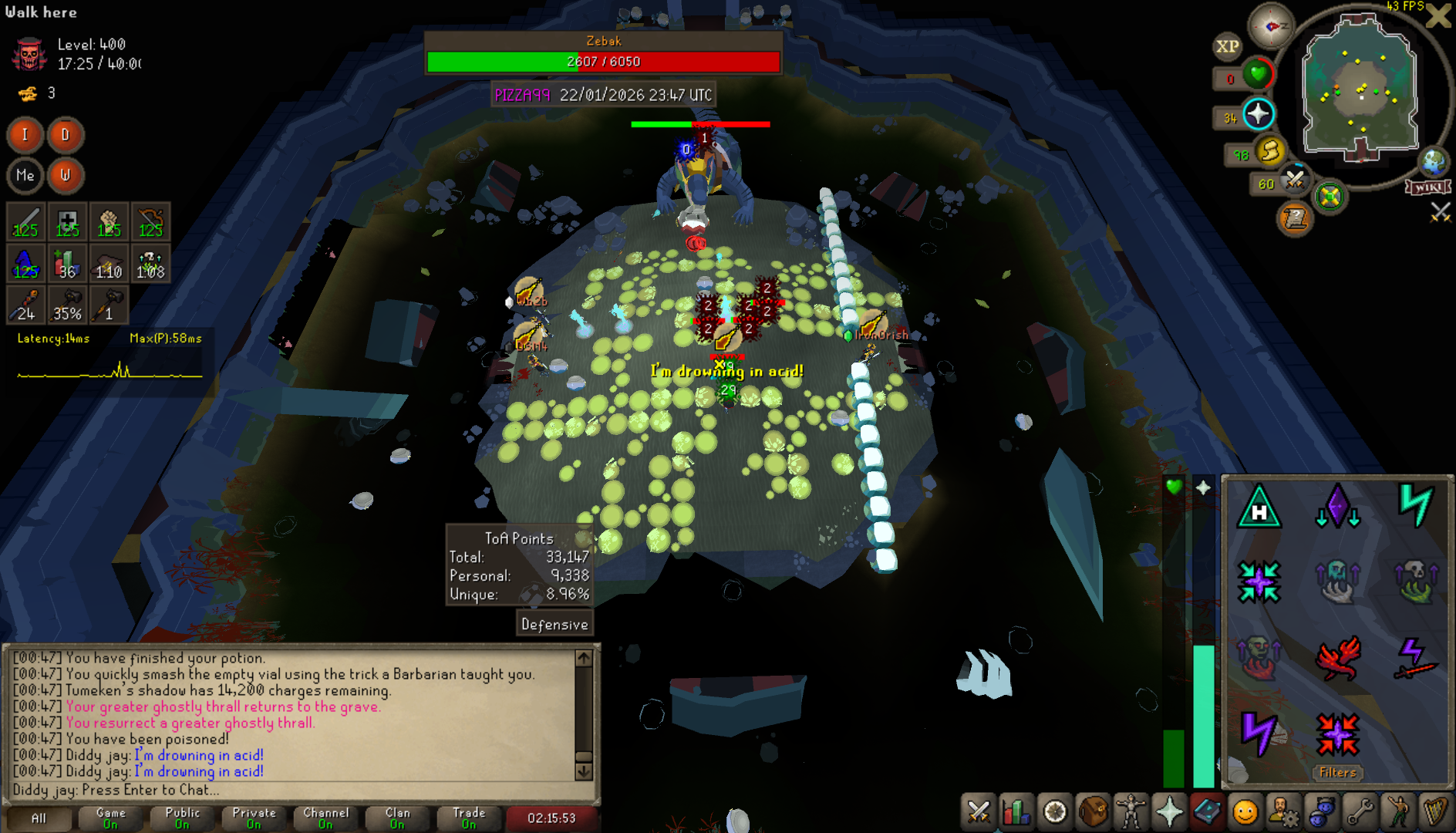Click the red 'I' round button
The width and height of the screenshot is (1456, 833).
[25, 135]
